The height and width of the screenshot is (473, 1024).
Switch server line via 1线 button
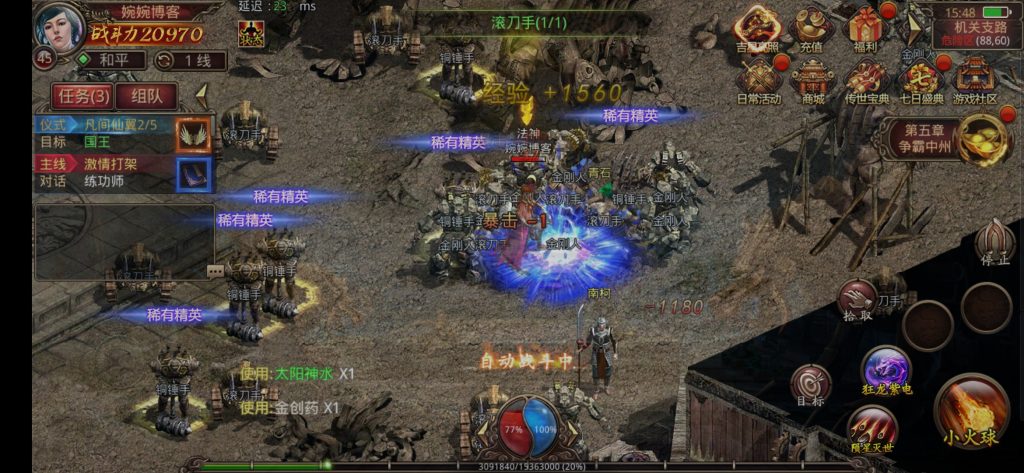tap(191, 60)
